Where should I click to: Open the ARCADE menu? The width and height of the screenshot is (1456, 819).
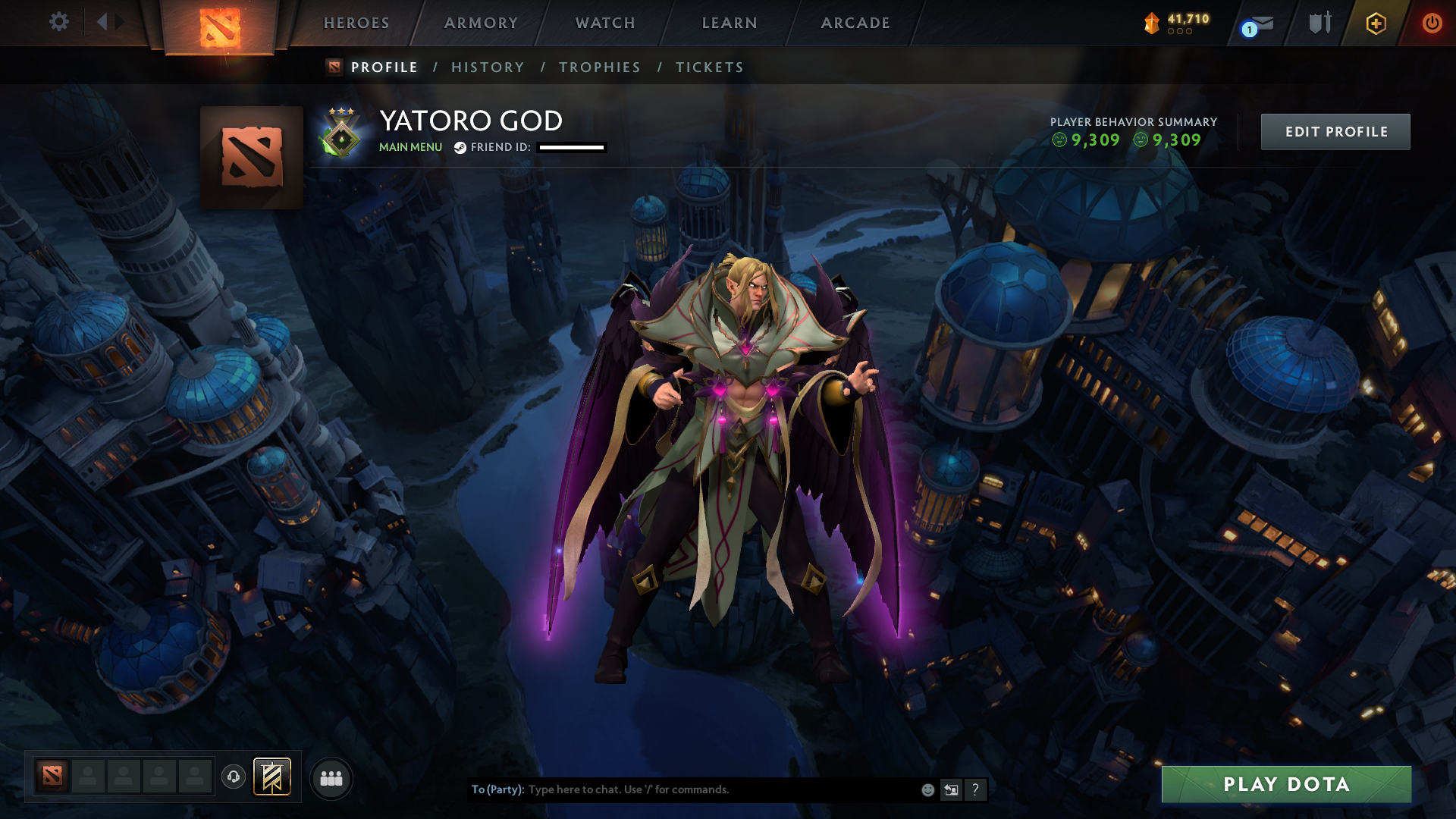coord(855,23)
